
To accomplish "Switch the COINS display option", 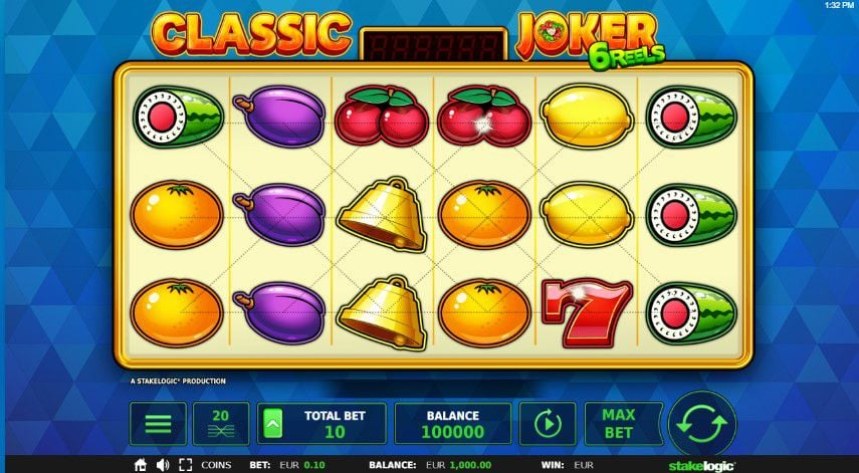I will click(216, 465).
